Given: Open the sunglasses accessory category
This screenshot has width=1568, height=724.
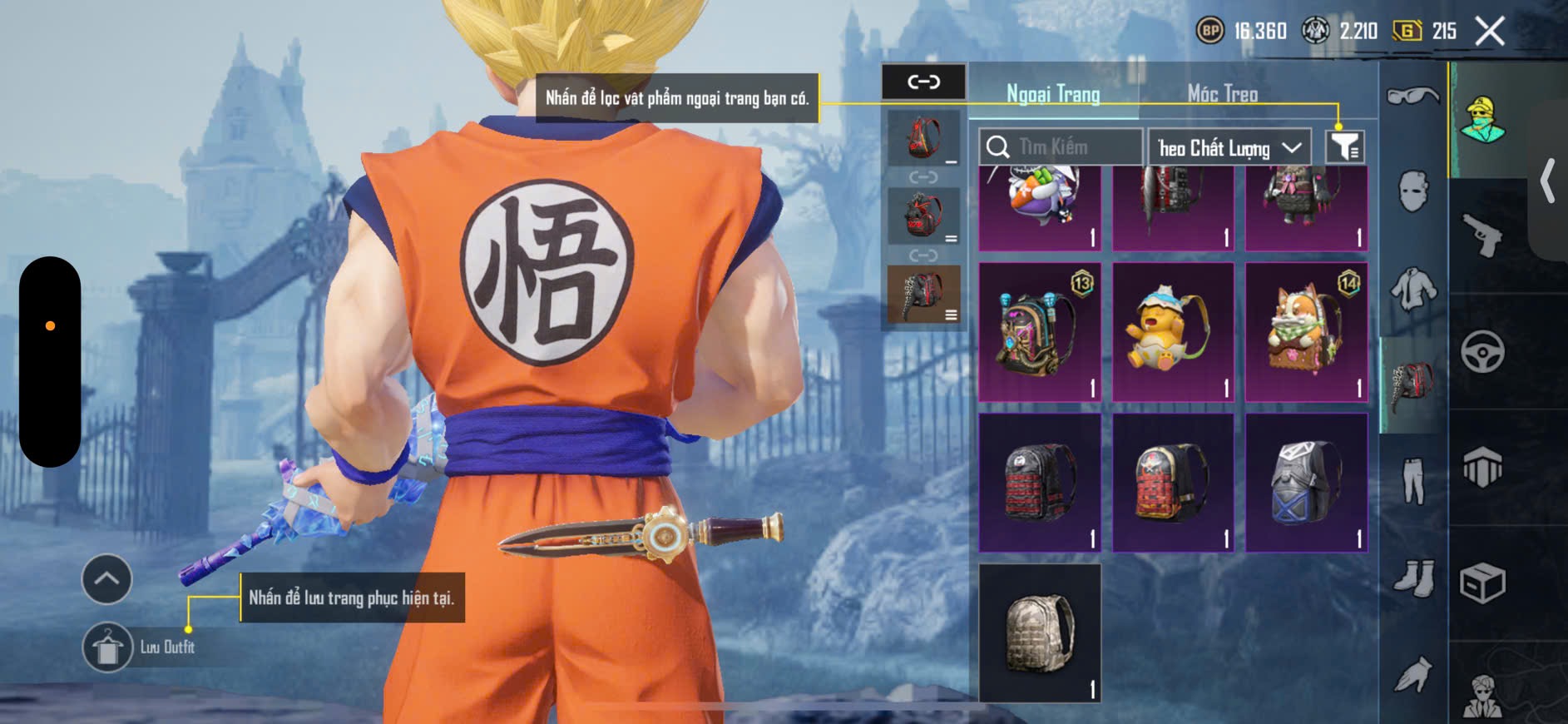Looking at the screenshot, I should [1412, 97].
